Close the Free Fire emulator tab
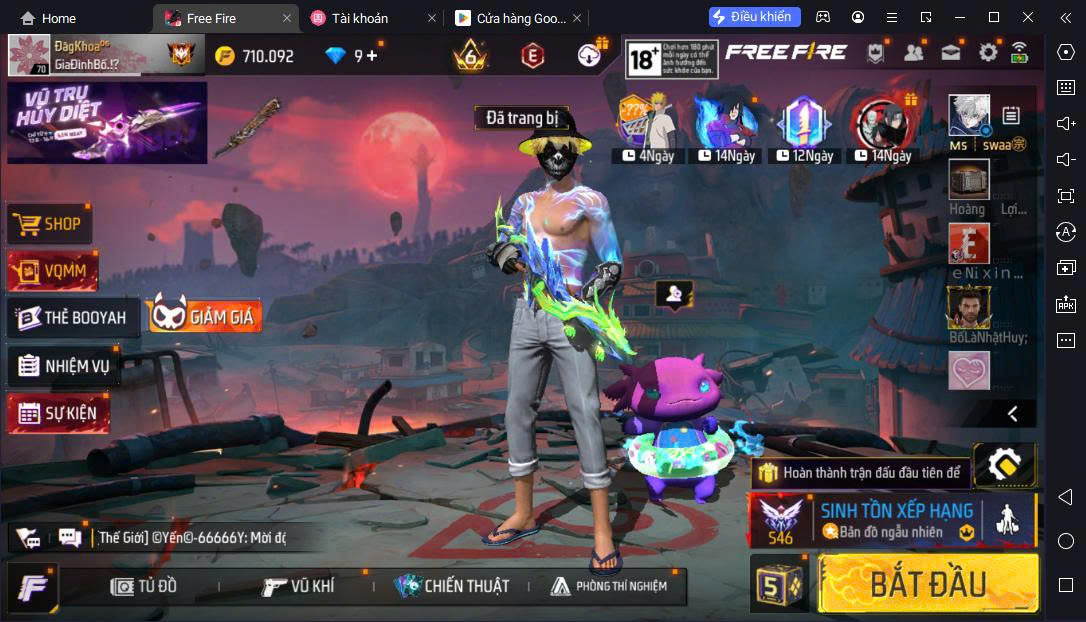Screen dimensions: 1086x622 (287, 18)
